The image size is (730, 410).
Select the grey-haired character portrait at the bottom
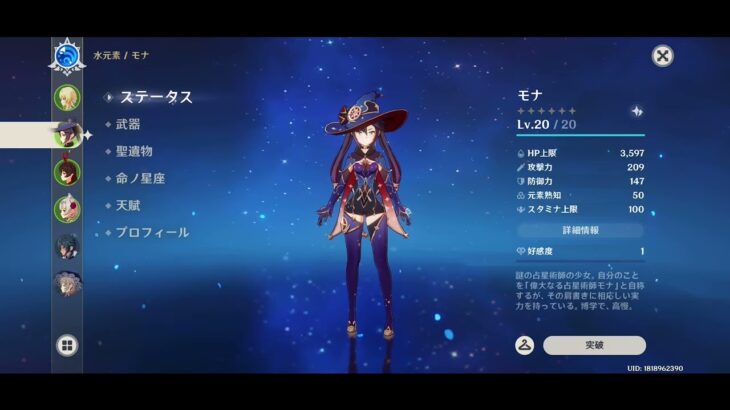67,285
